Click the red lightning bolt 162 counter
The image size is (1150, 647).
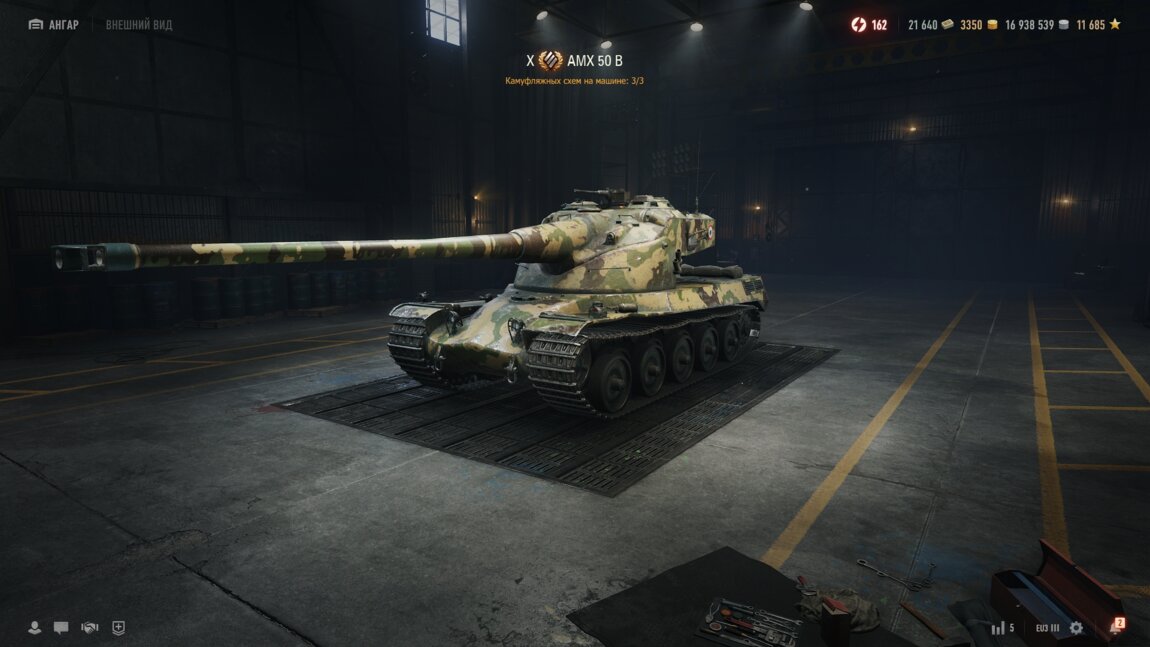pyautogui.click(x=869, y=25)
